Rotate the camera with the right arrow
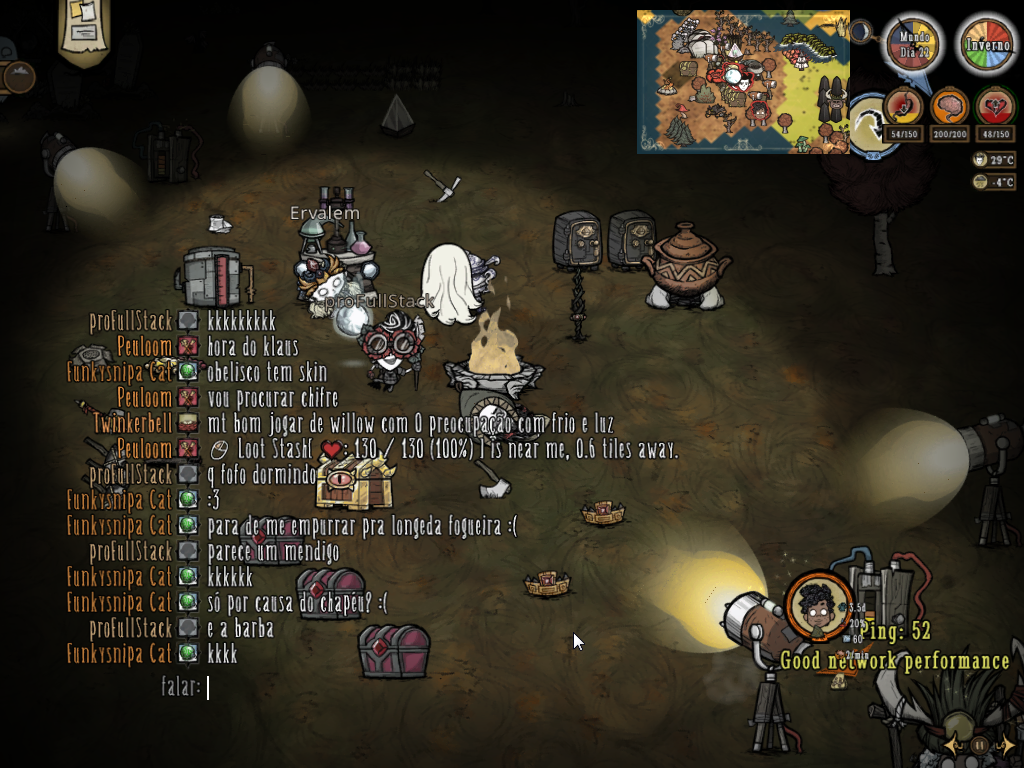Image resolution: width=1024 pixels, height=768 pixels. [x=1008, y=745]
